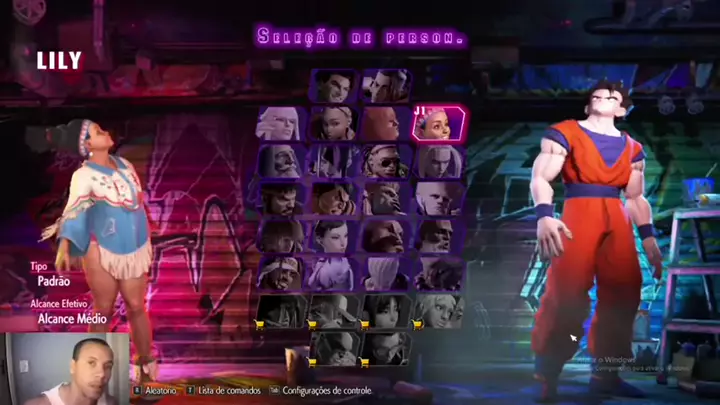Viewport: 720px width, 405px height.
Task: Pick Blanka from the roster
Action: (x=385, y=198)
